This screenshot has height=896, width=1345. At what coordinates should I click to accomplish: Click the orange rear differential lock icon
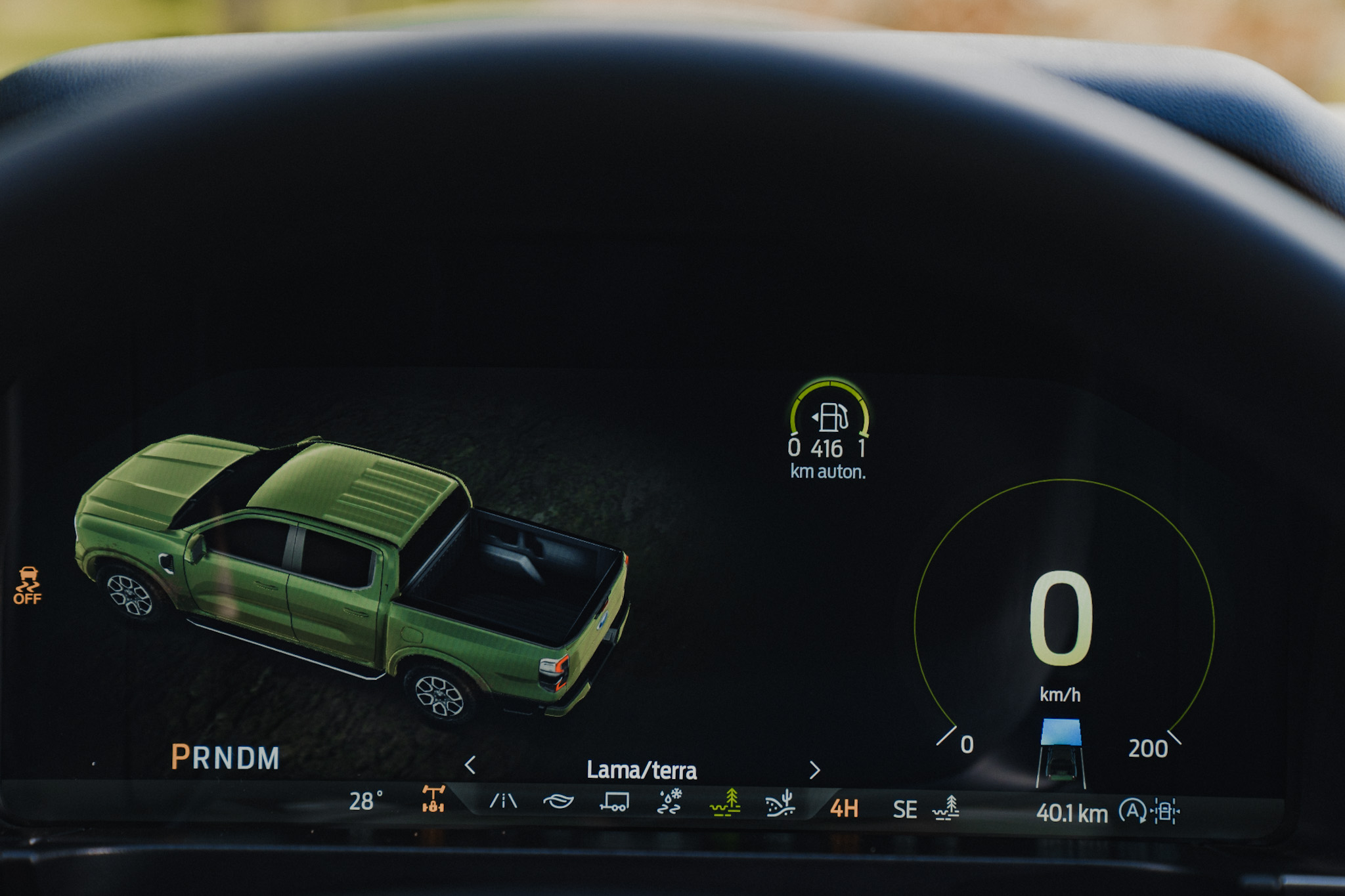click(433, 799)
